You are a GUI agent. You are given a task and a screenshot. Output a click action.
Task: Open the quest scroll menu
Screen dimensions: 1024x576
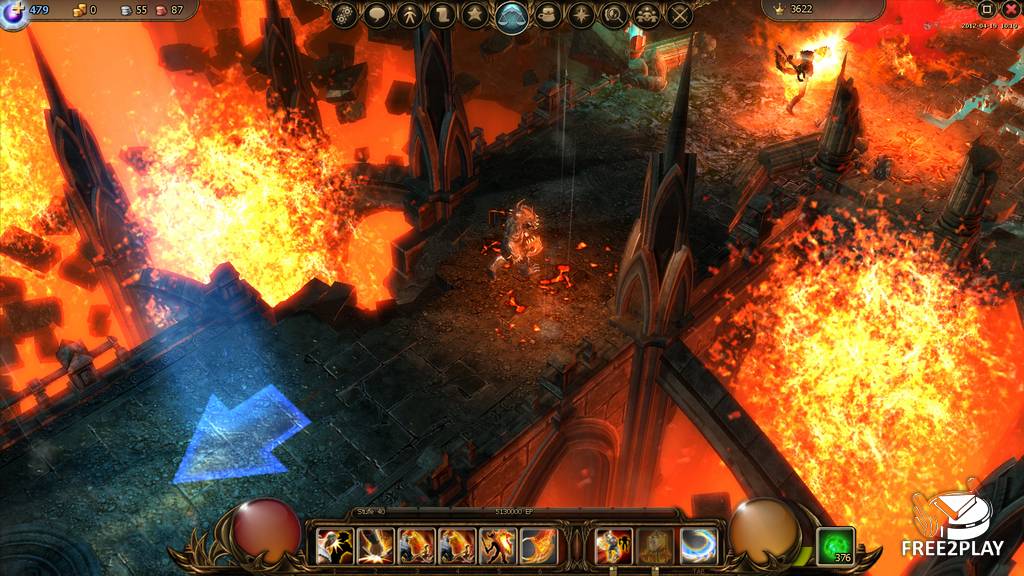(442, 15)
